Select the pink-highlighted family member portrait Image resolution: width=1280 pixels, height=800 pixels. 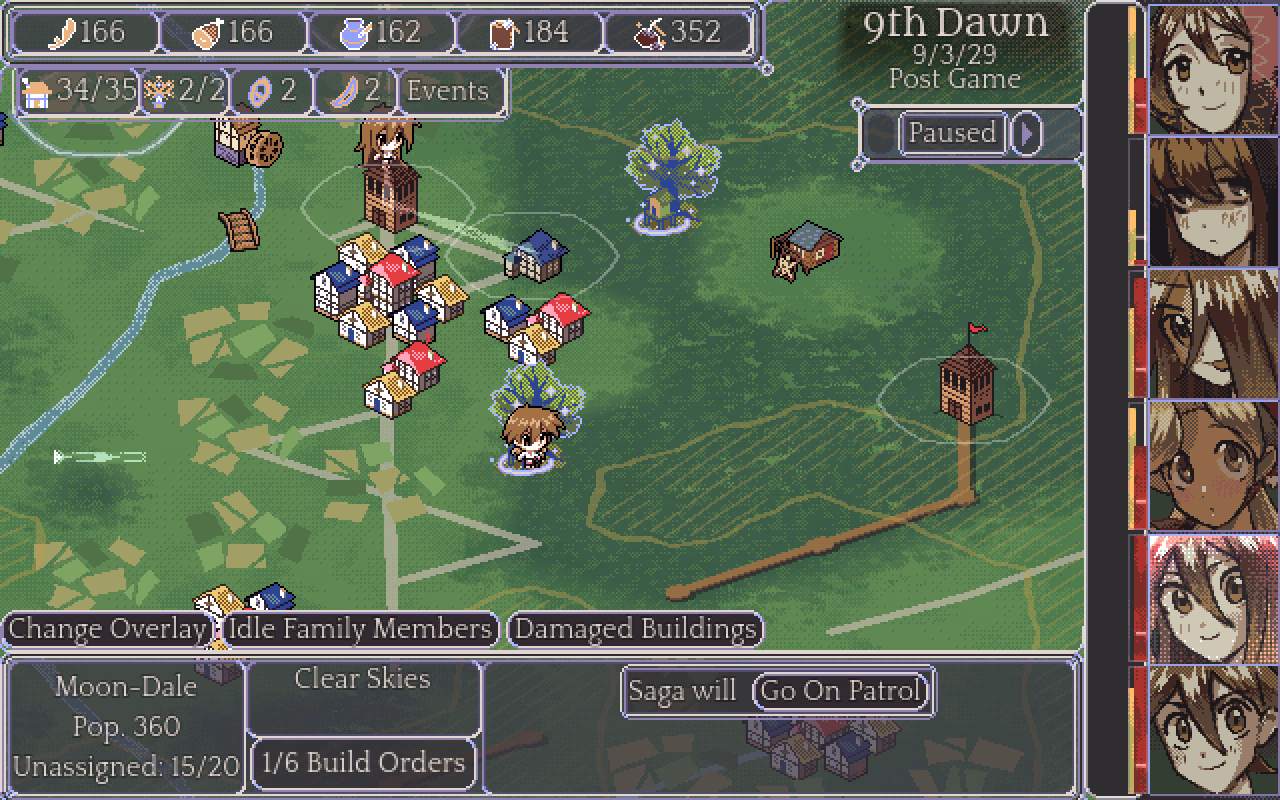tap(1213, 598)
